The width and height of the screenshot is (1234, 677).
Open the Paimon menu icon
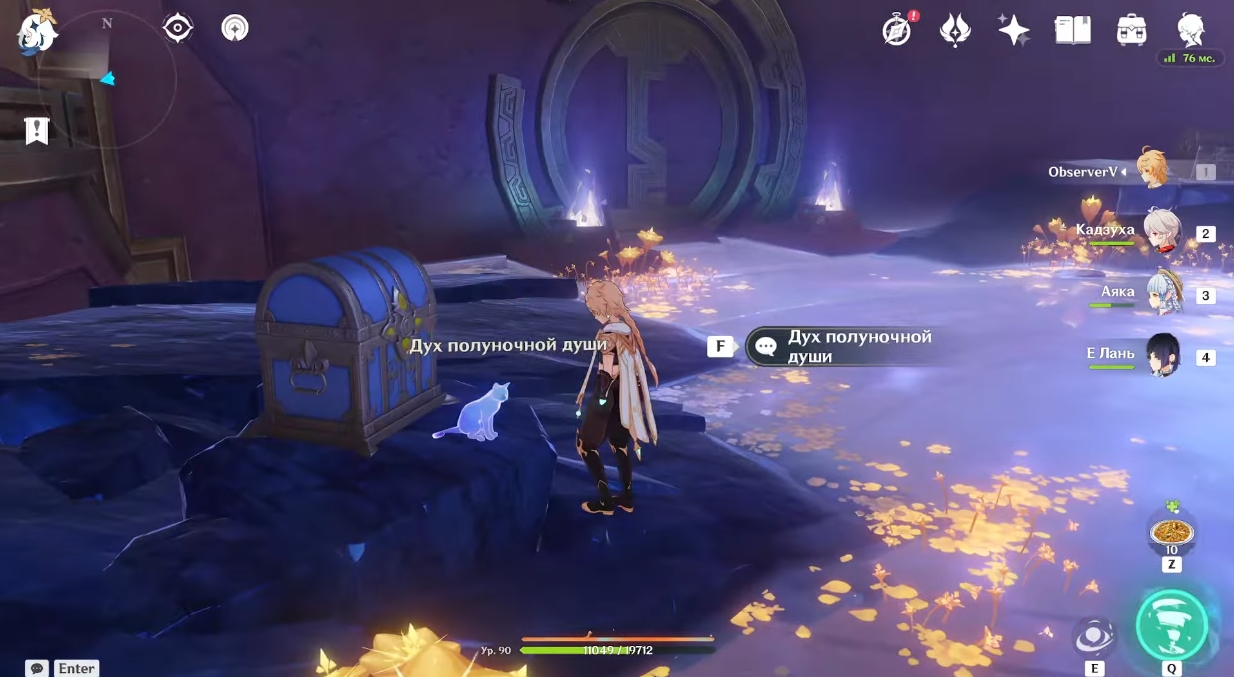tap(37, 31)
